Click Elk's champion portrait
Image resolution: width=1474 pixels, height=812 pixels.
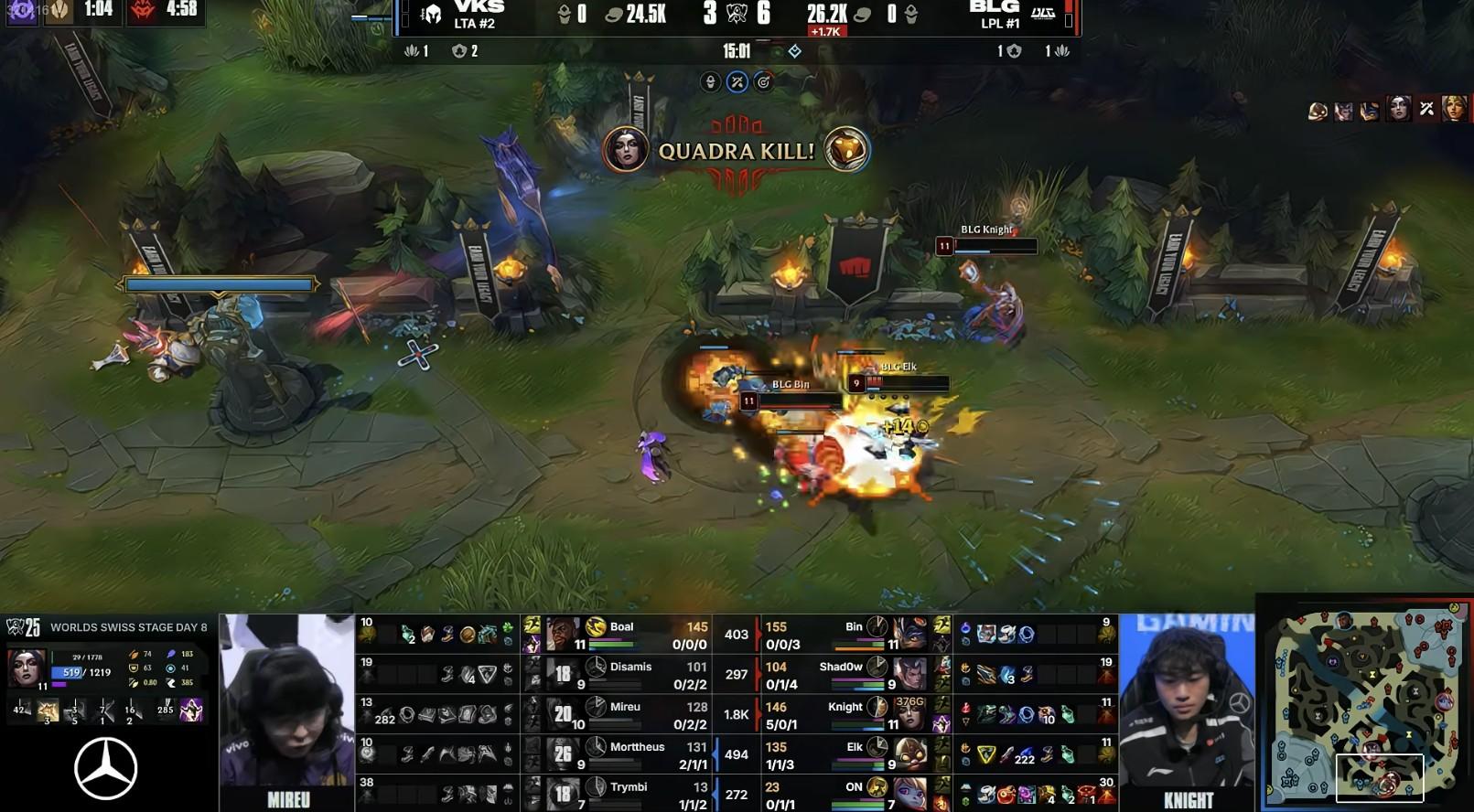(x=910, y=753)
